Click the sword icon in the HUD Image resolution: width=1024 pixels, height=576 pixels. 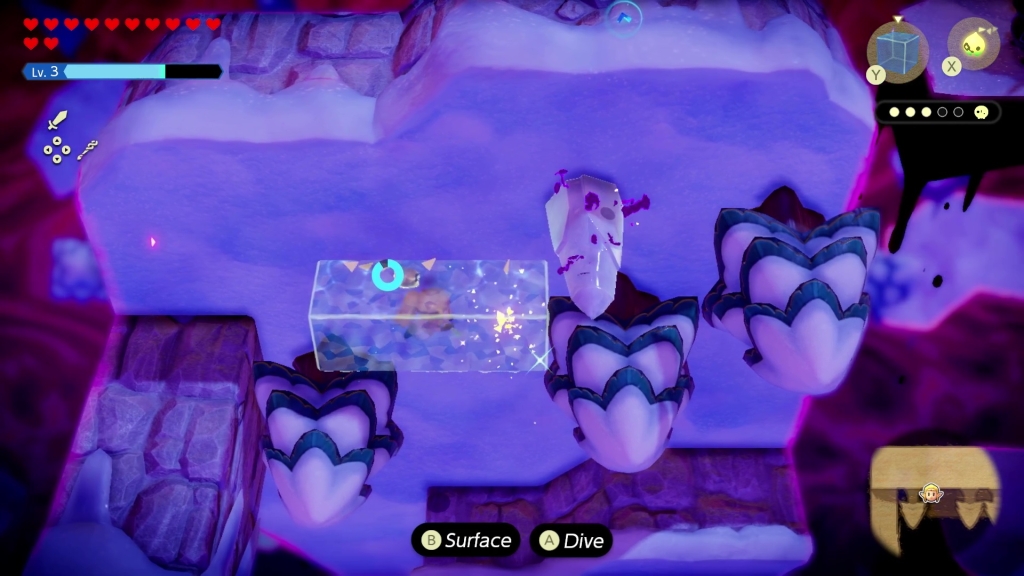click(58, 122)
